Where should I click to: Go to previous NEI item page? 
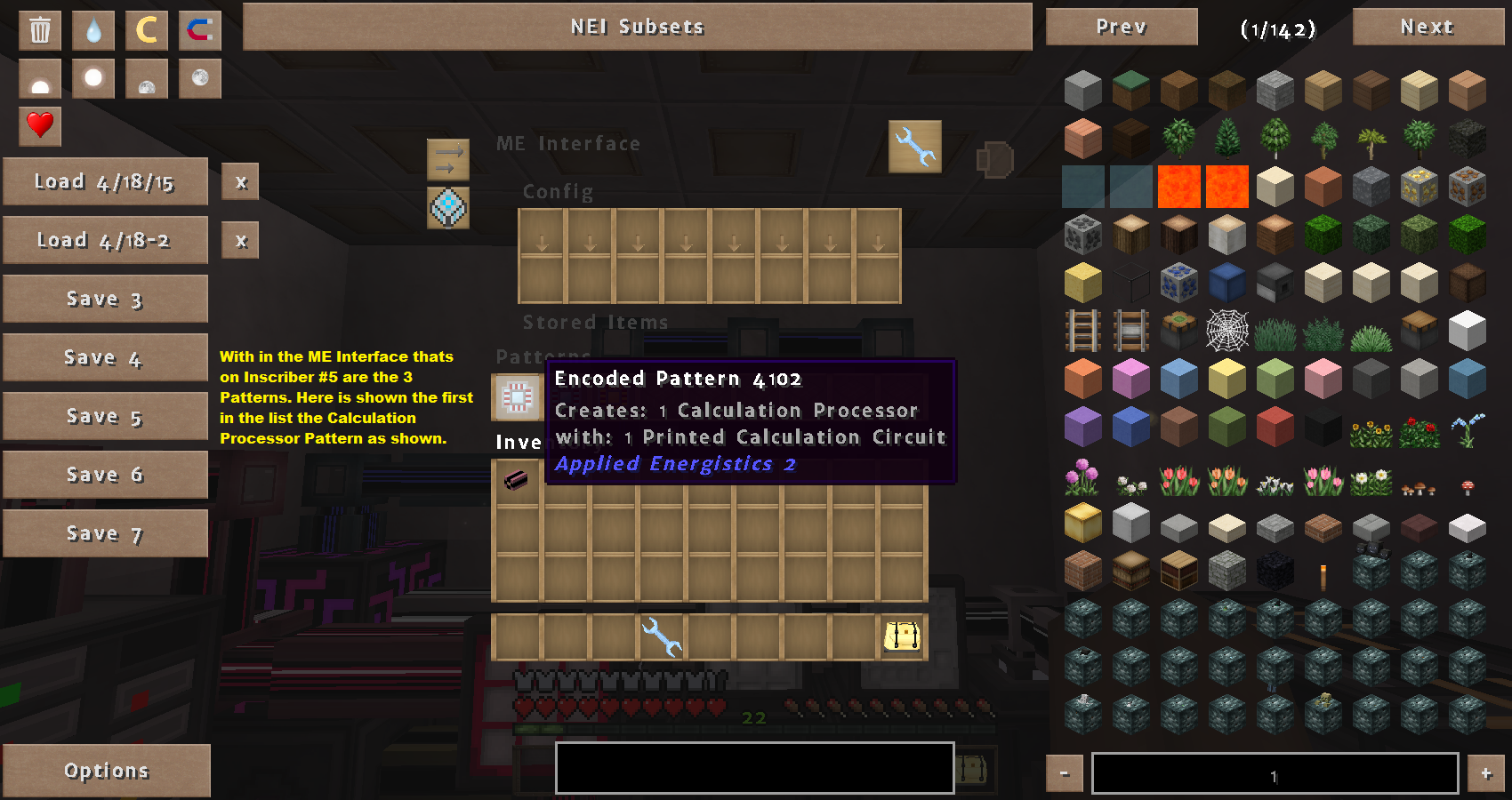pyautogui.click(x=1121, y=27)
